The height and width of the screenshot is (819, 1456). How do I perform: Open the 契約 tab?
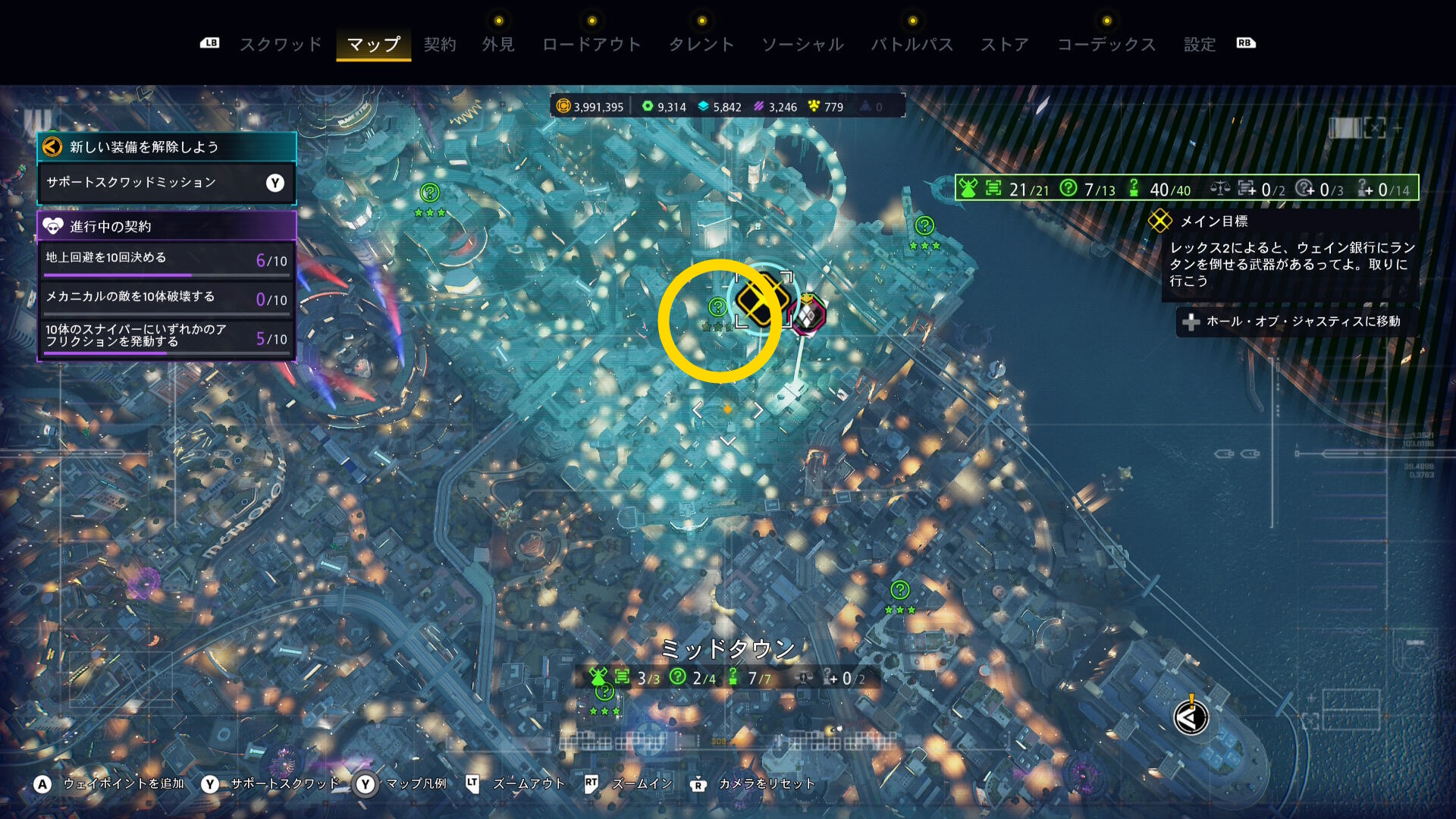point(440,45)
